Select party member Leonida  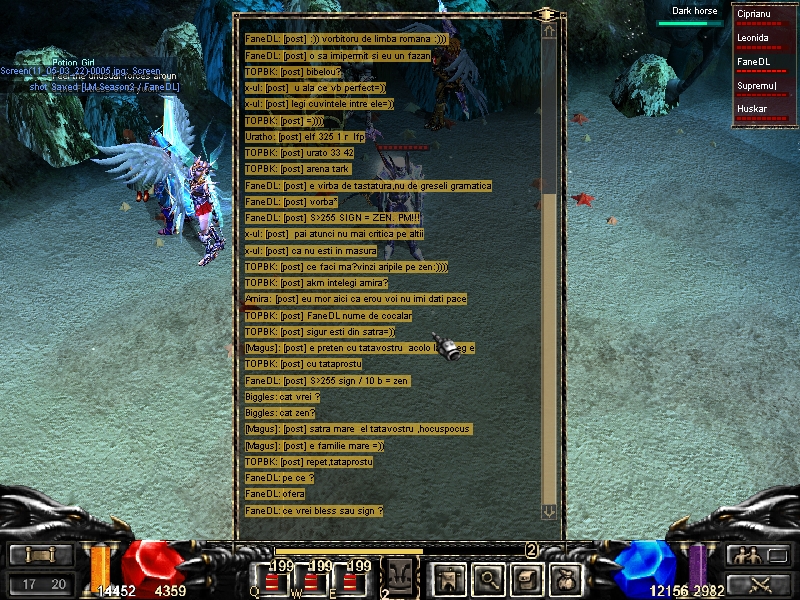765,39
